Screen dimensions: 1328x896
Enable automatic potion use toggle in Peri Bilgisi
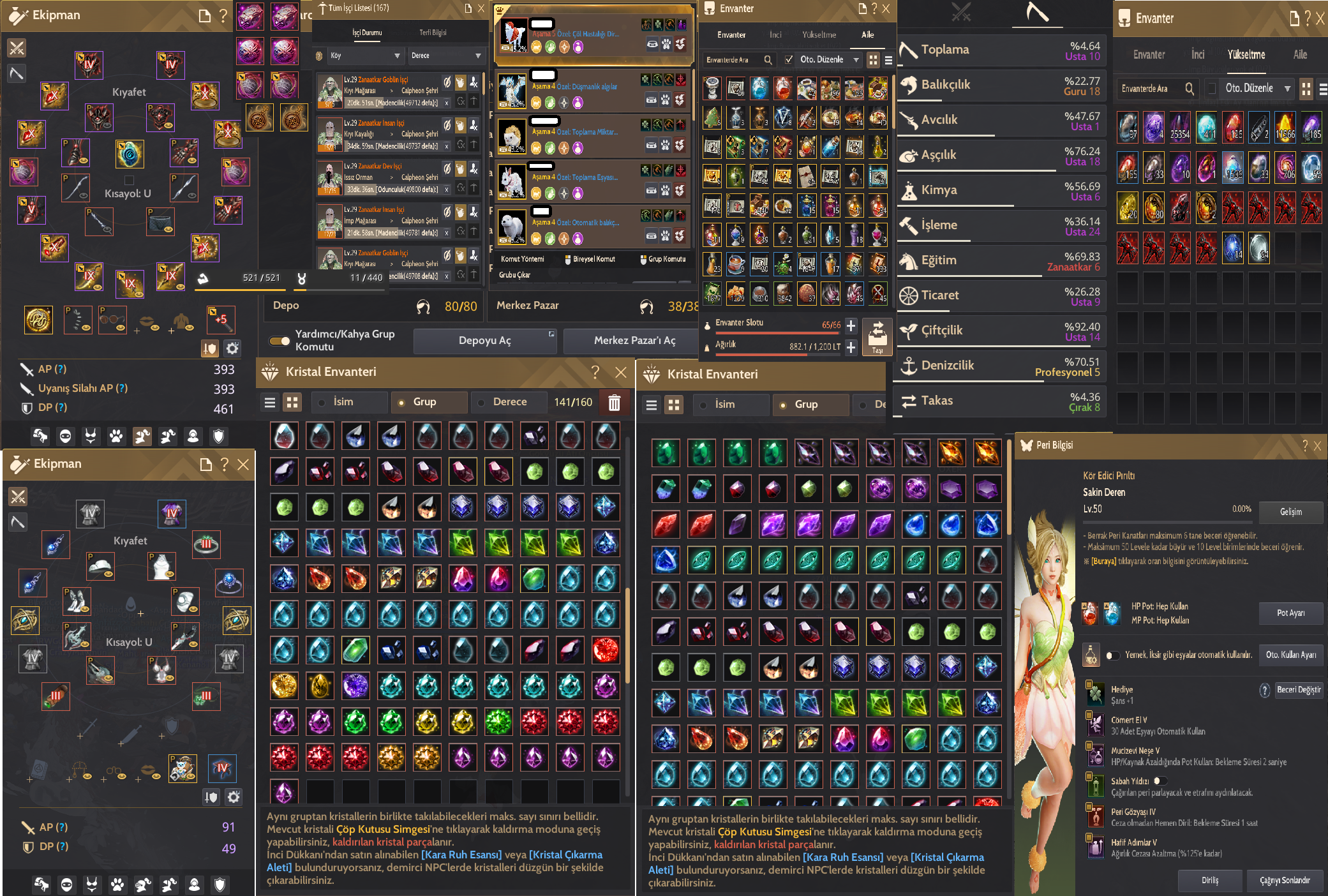1113,655
